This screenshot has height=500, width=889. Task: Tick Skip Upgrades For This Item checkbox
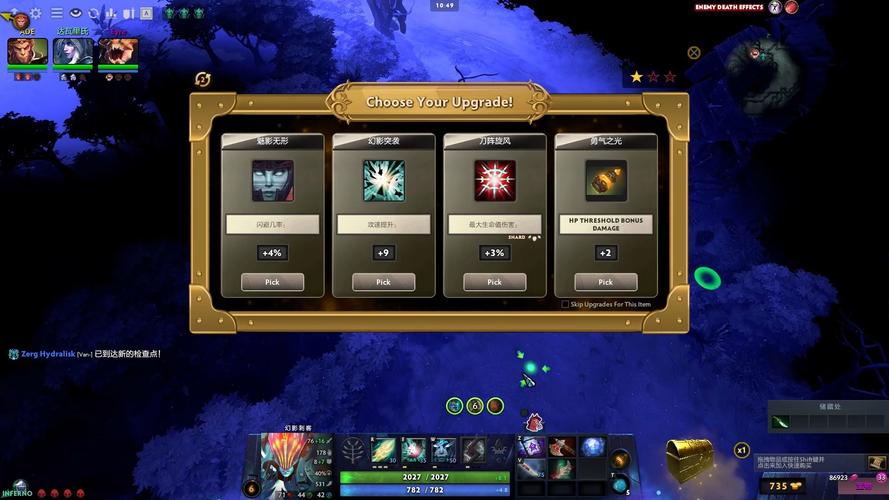[565, 304]
